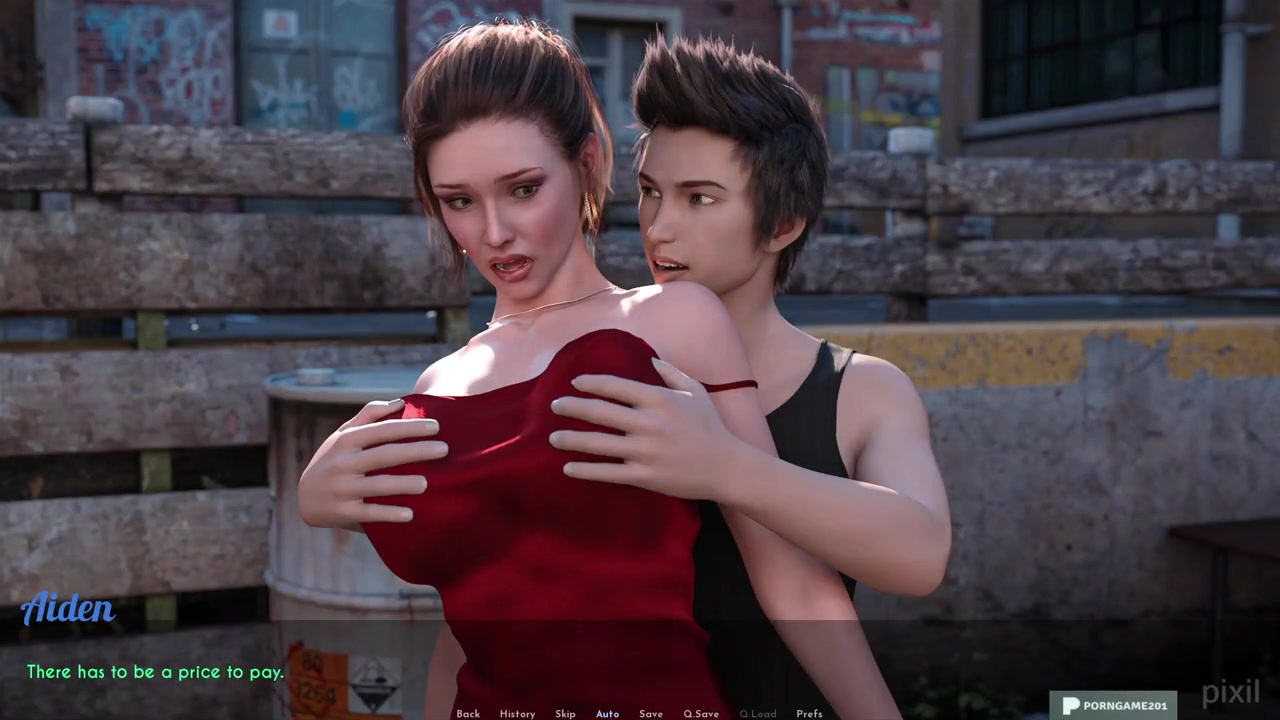Go back one dialogue line

[468, 714]
